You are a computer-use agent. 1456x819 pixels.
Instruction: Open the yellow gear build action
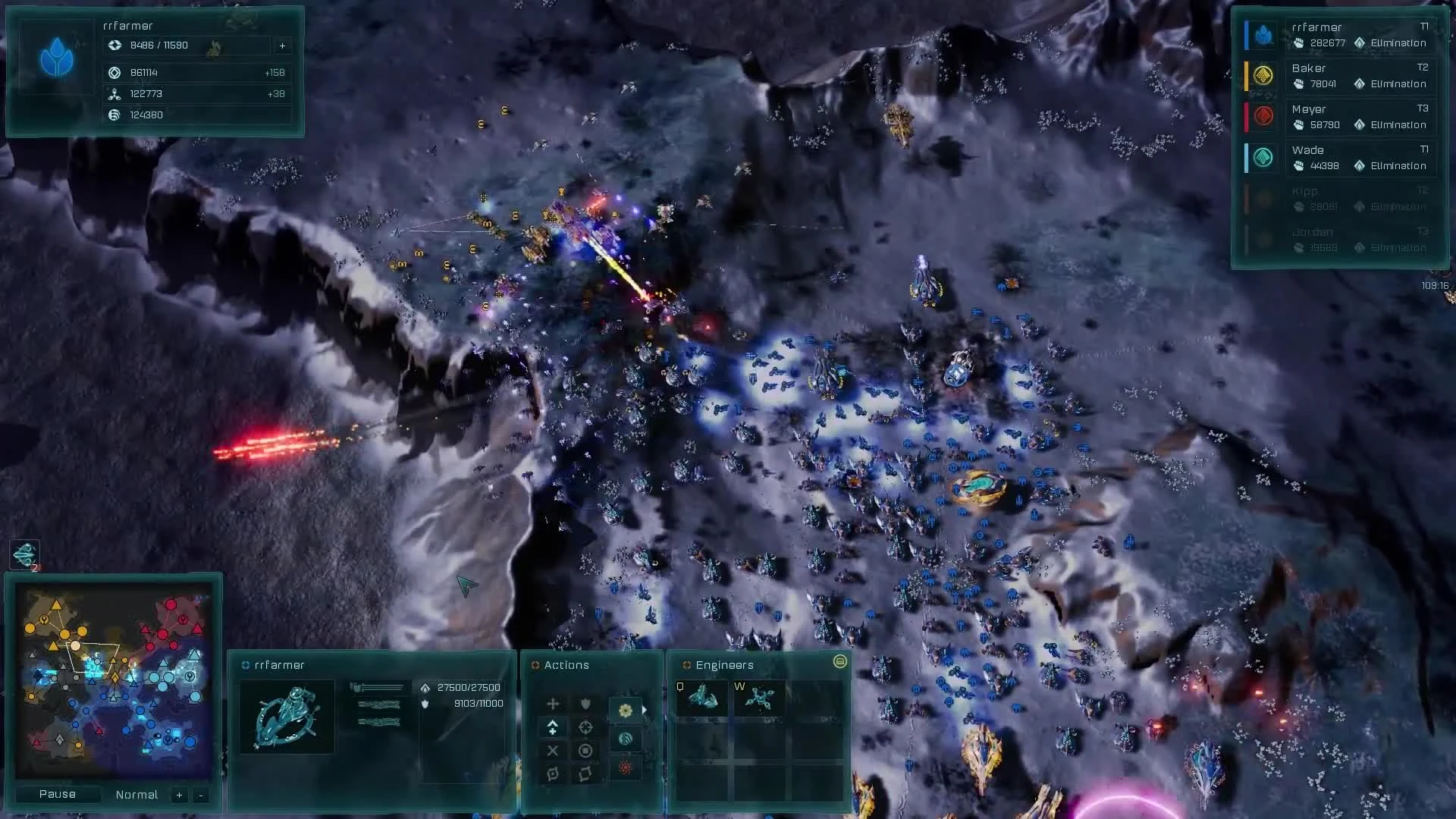click(625, 711)
